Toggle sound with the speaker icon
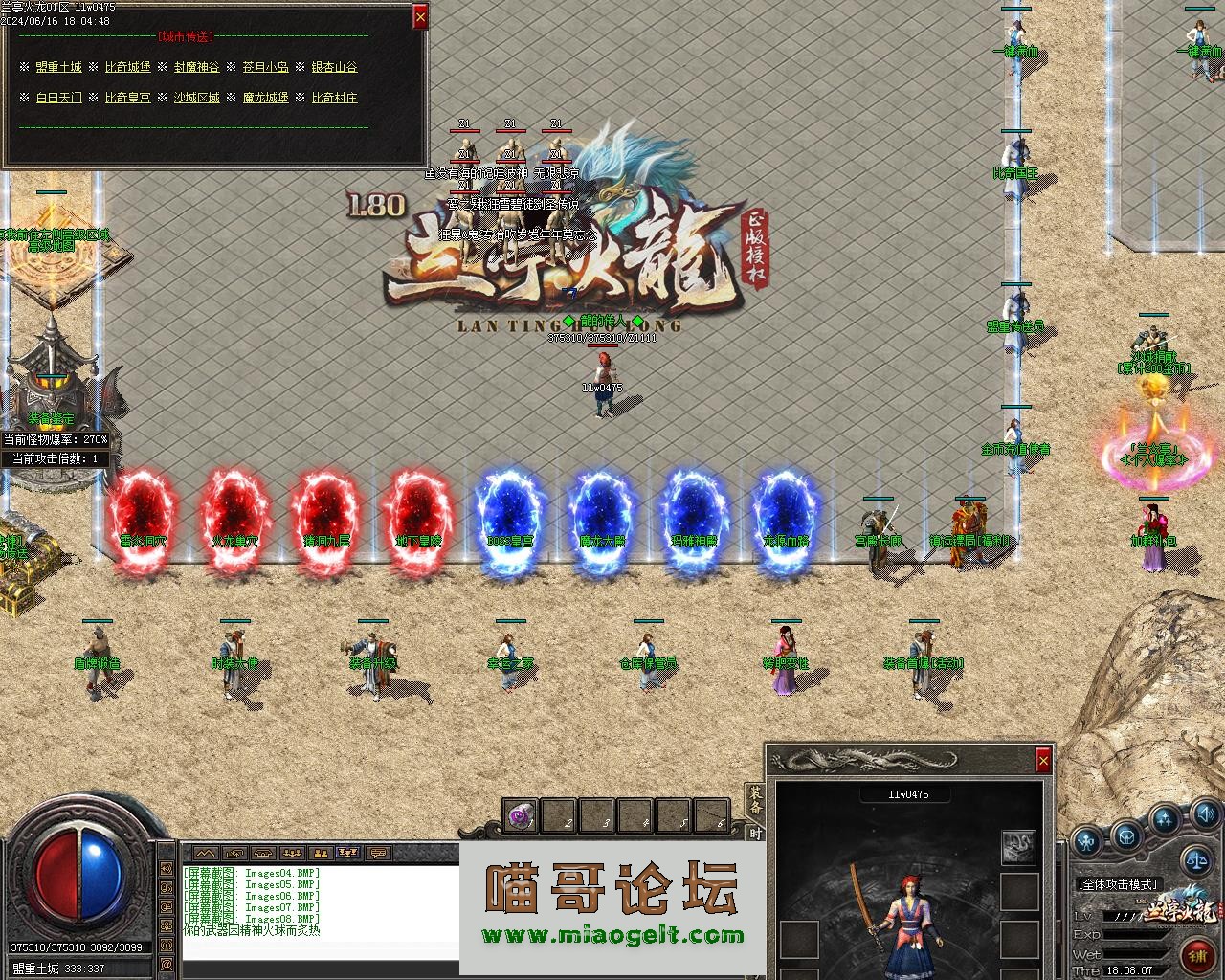Image resolution: width=1225 pixels, height=980 pixels. pyautogui.click(x=1204, y=815)
